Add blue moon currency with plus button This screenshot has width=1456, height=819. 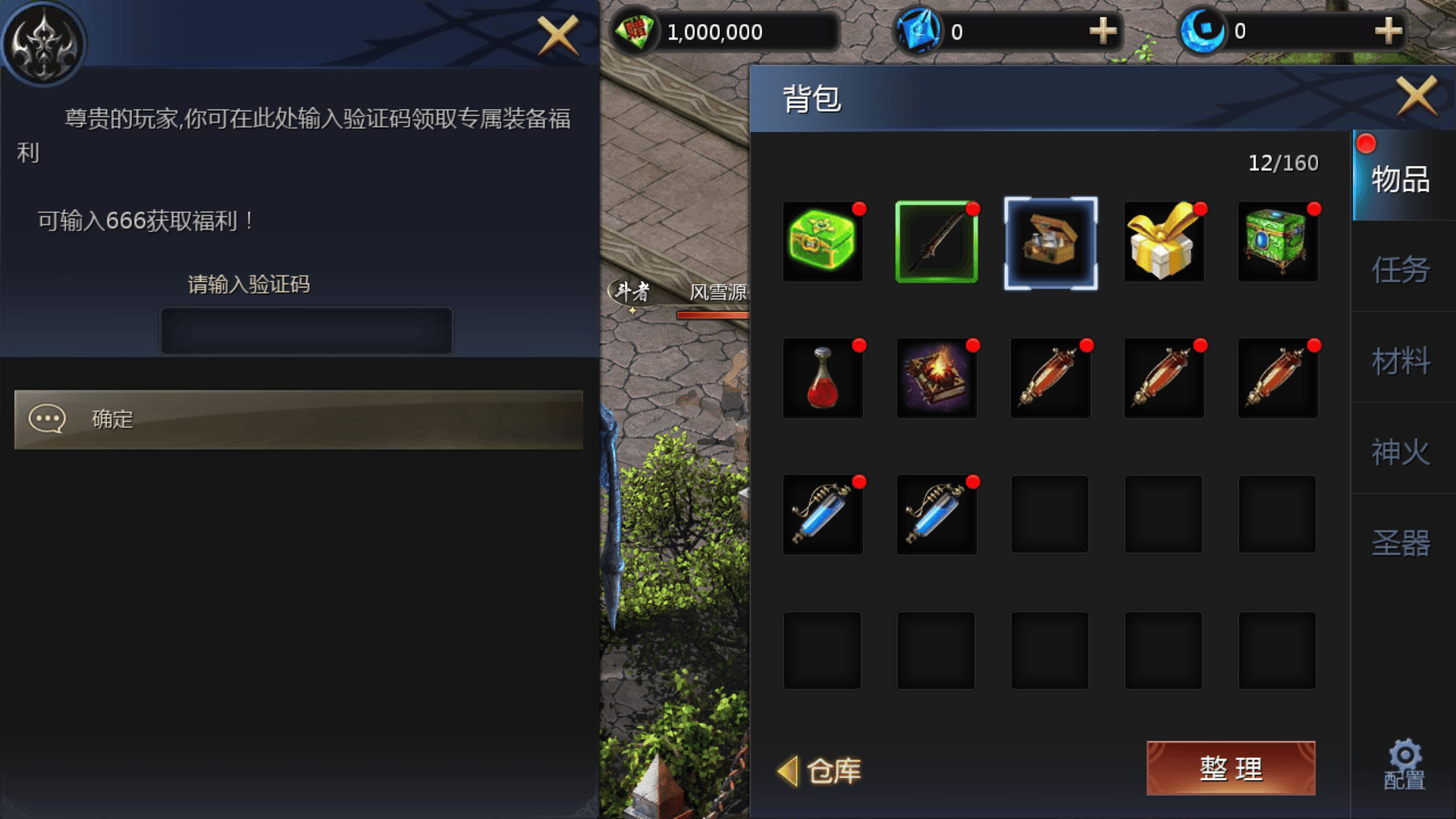pyautogui.click(x=1388, y=31)
